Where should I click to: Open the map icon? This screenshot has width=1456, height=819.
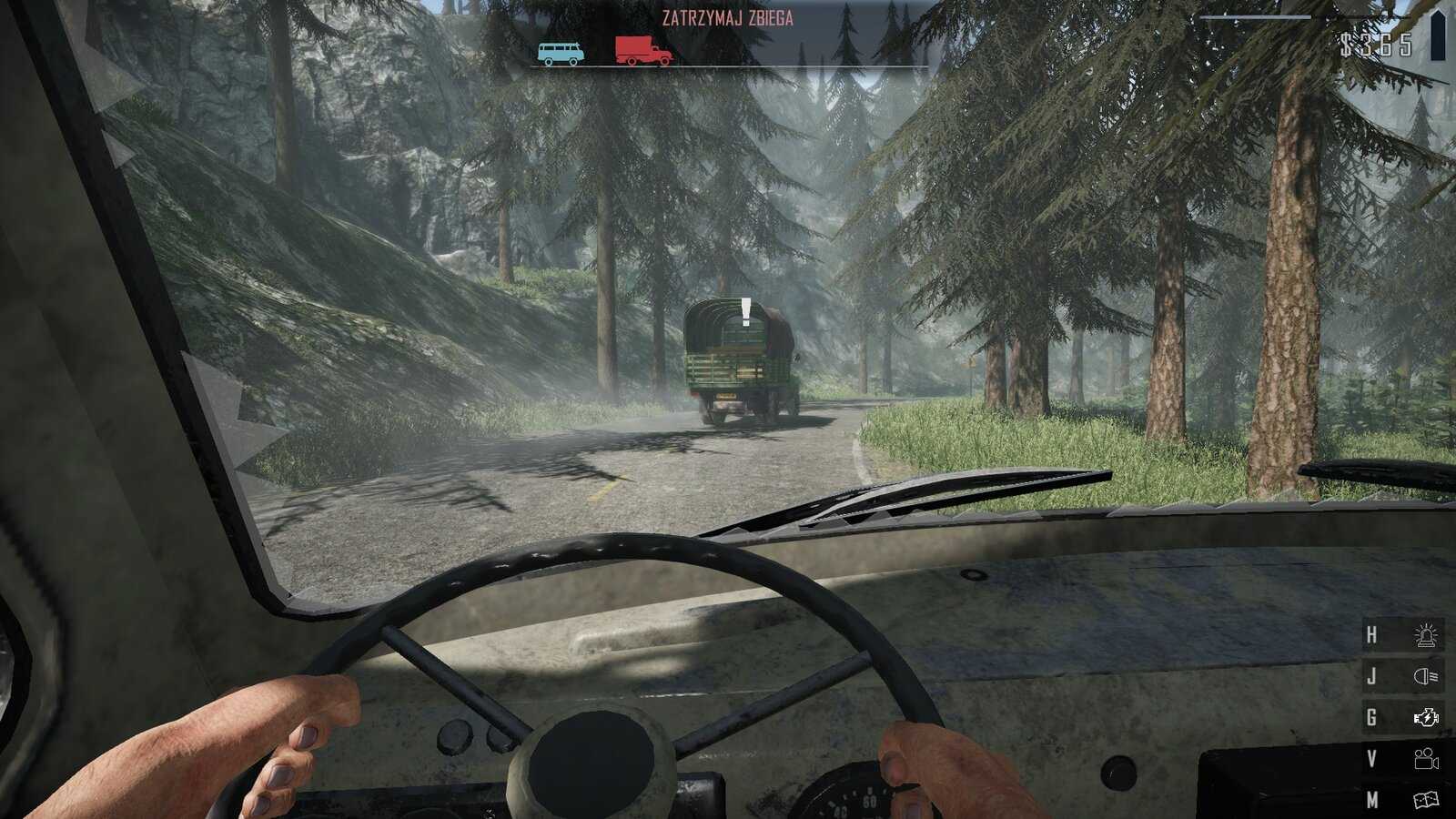coord(1425,800)
